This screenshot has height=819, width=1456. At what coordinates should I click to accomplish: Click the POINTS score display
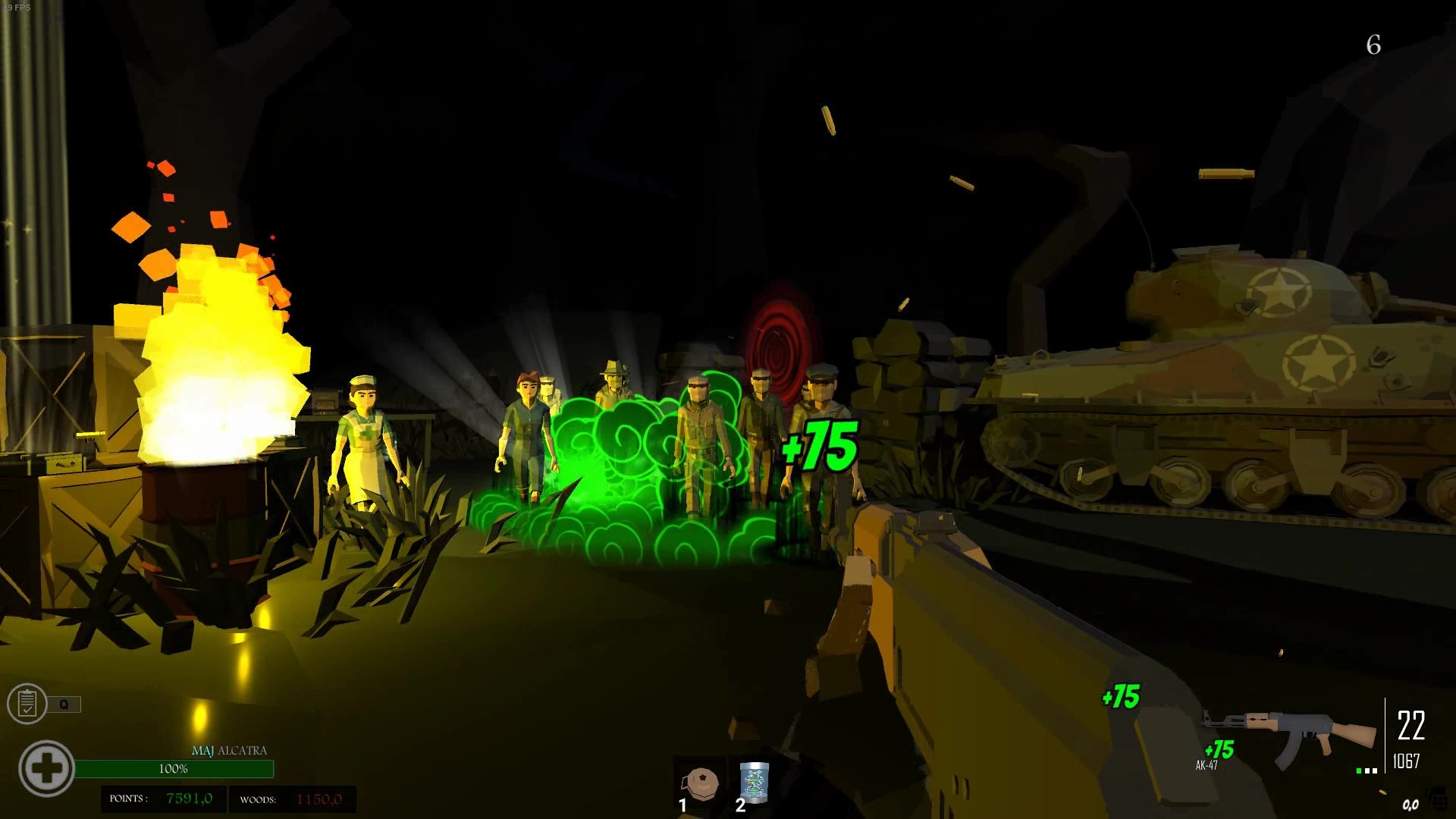pos(162,799)
